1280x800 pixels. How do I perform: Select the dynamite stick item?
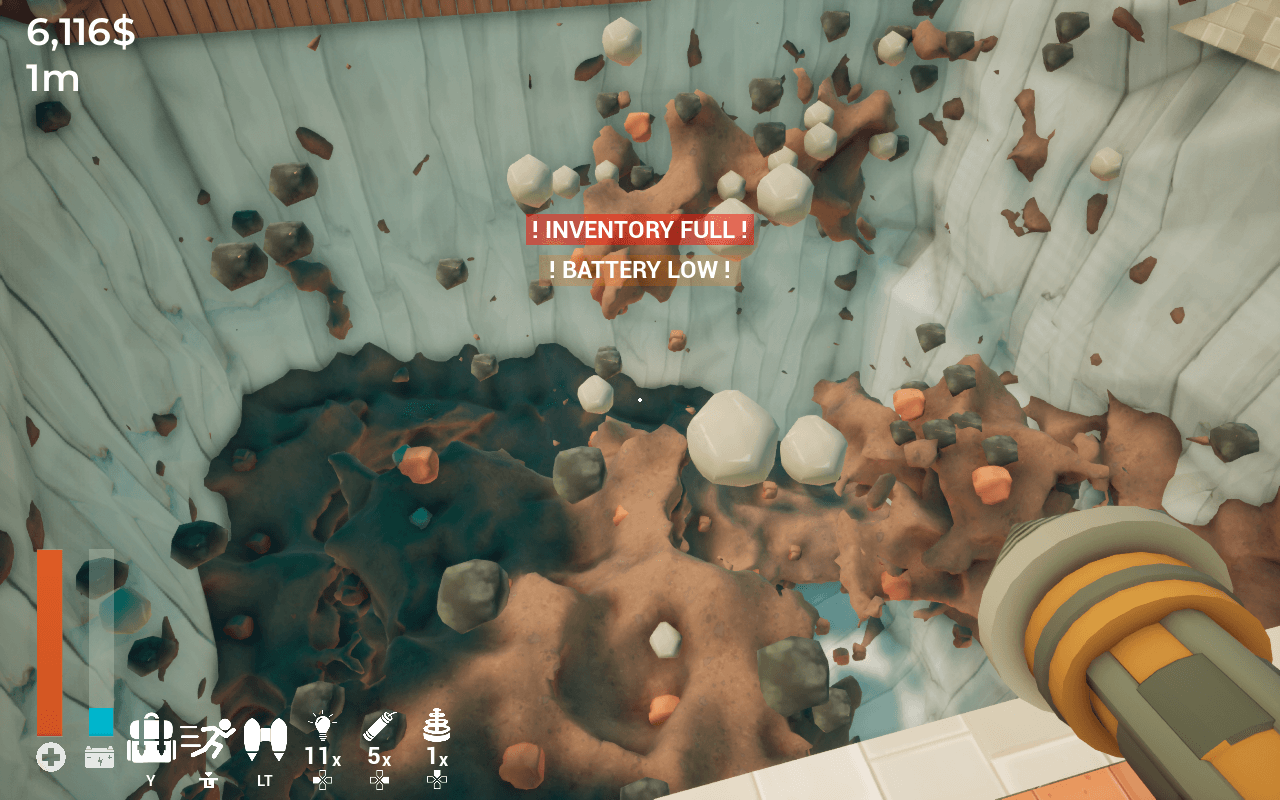pyautogui.click(x=380, y=726)
